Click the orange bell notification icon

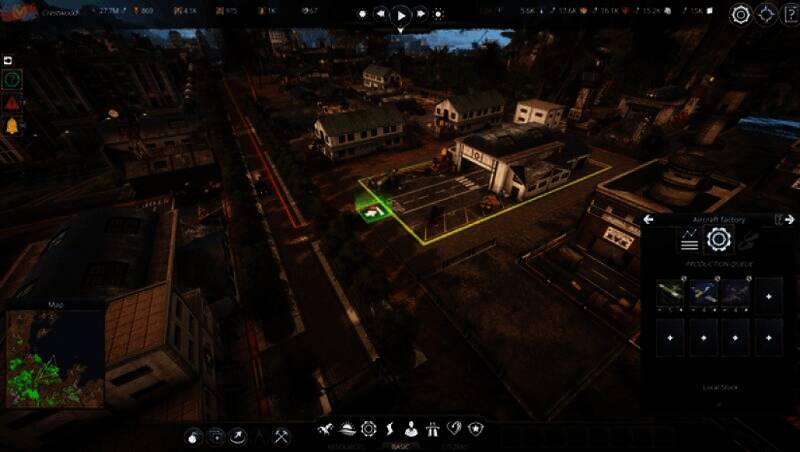(x=12, y=126)
